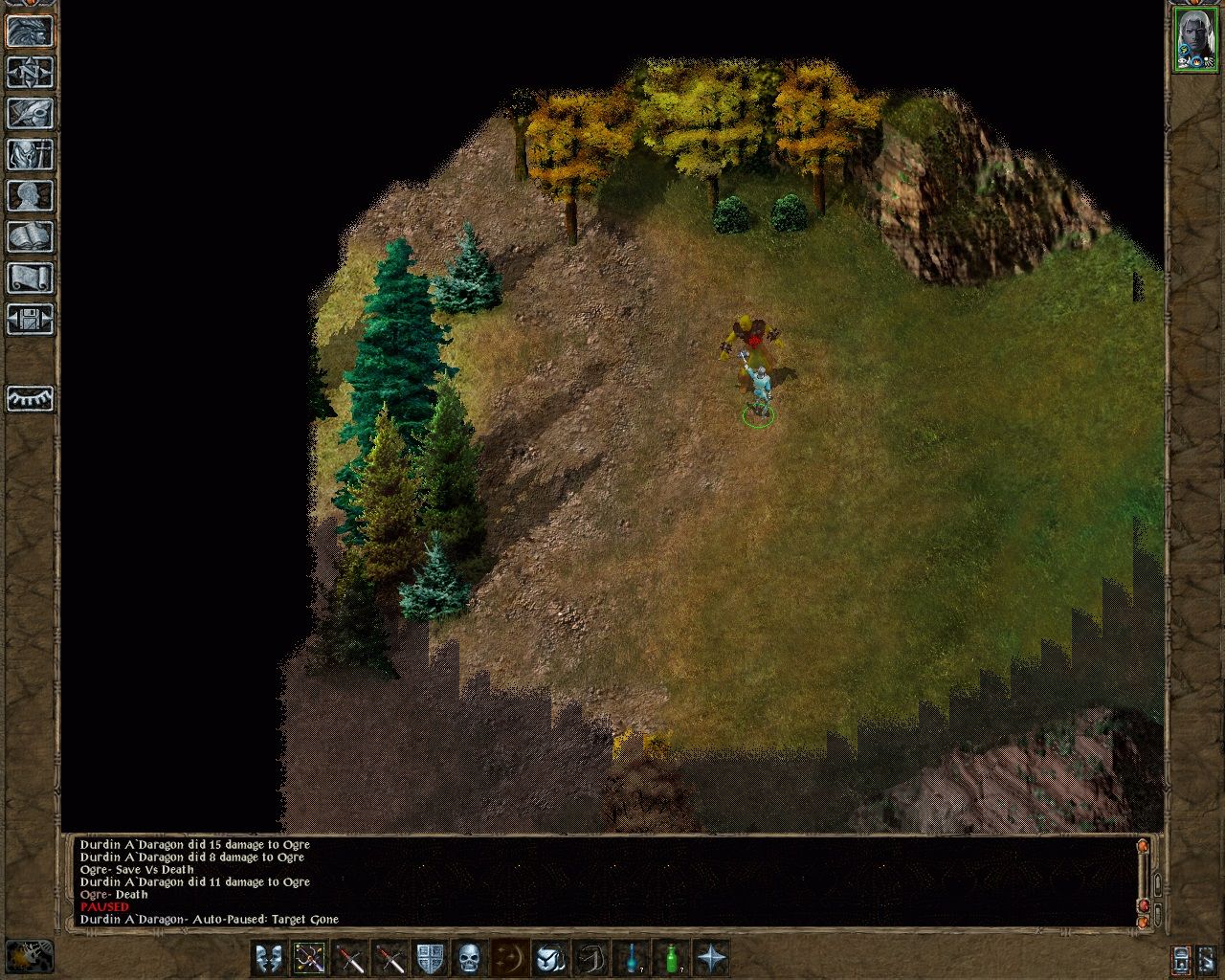Click the scroll icon in the left sidebar

pyautogui.click(x=32, y=278)
